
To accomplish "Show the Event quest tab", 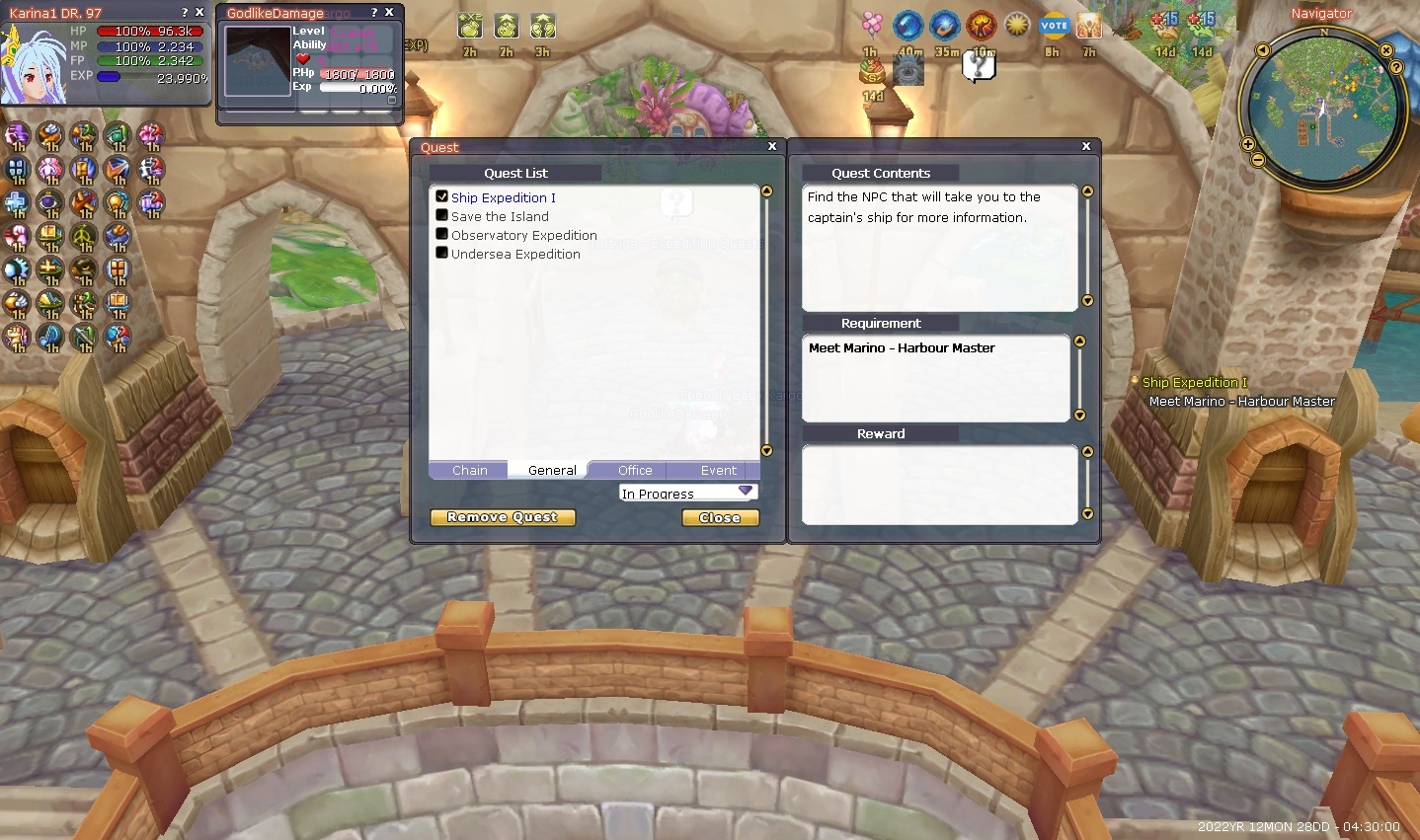I will coord(718,471).
